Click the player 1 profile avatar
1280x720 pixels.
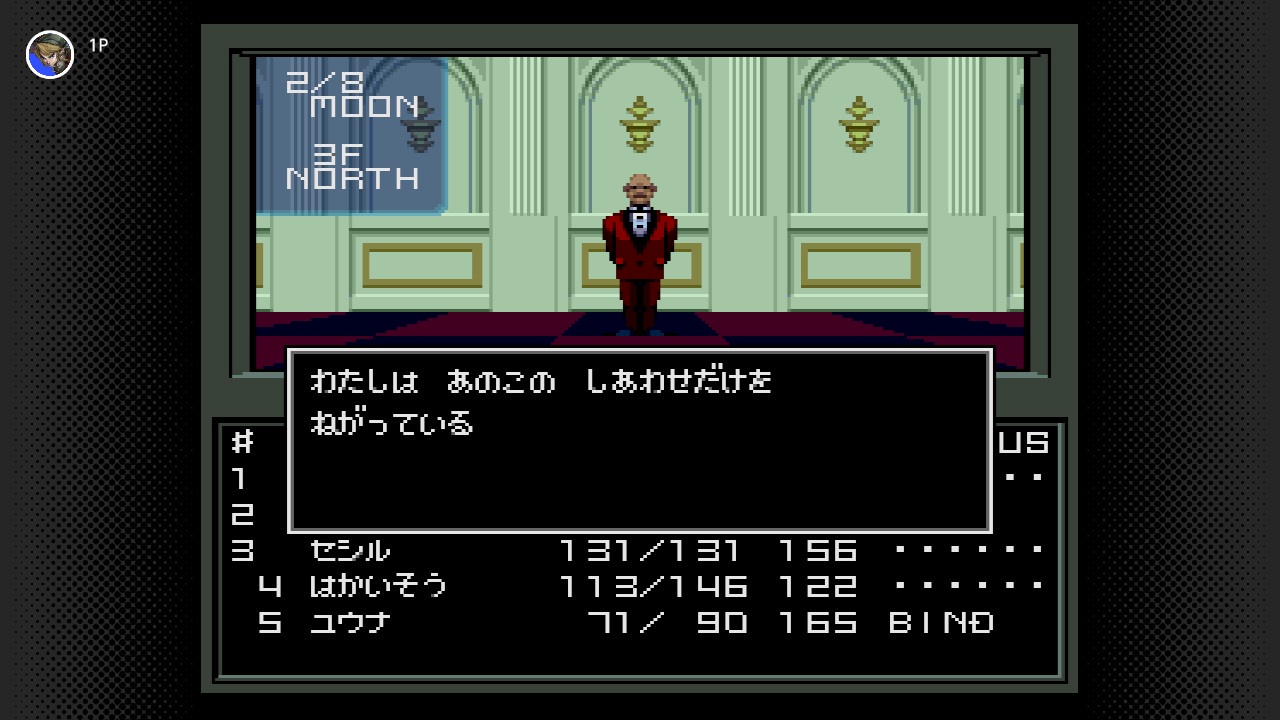50,54
